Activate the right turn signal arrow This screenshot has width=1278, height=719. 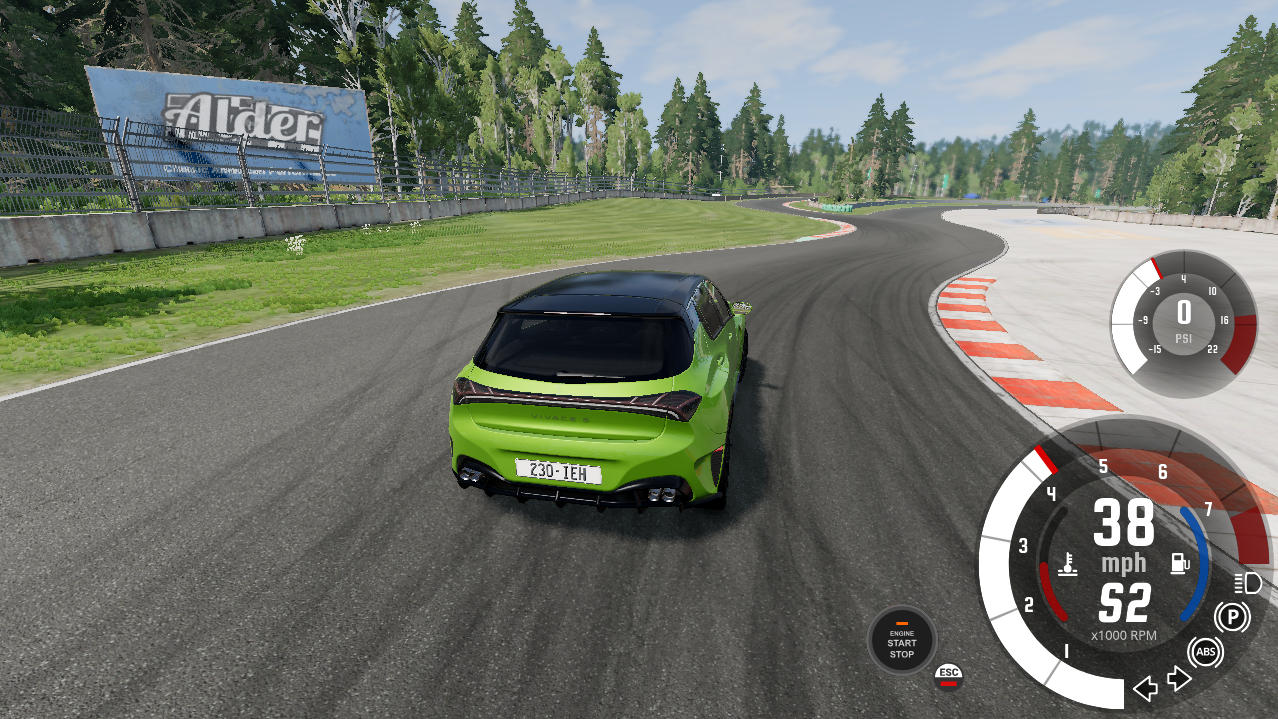pos(1180,679)
